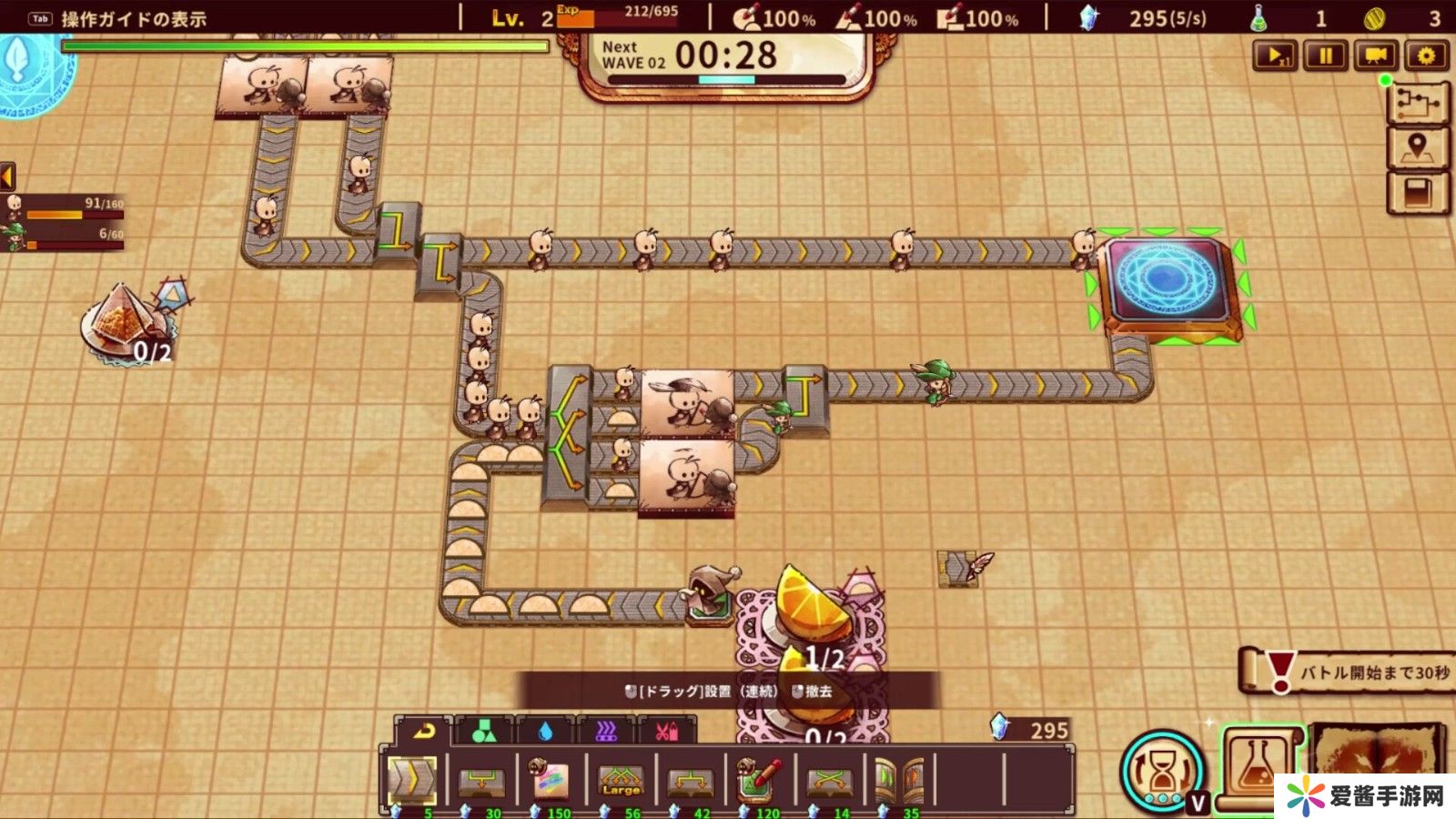The height and width of the screenshot is (819, 1456).
Task: Select the conveyor belt tab with yellow arrow
Action: pos(424,731)
